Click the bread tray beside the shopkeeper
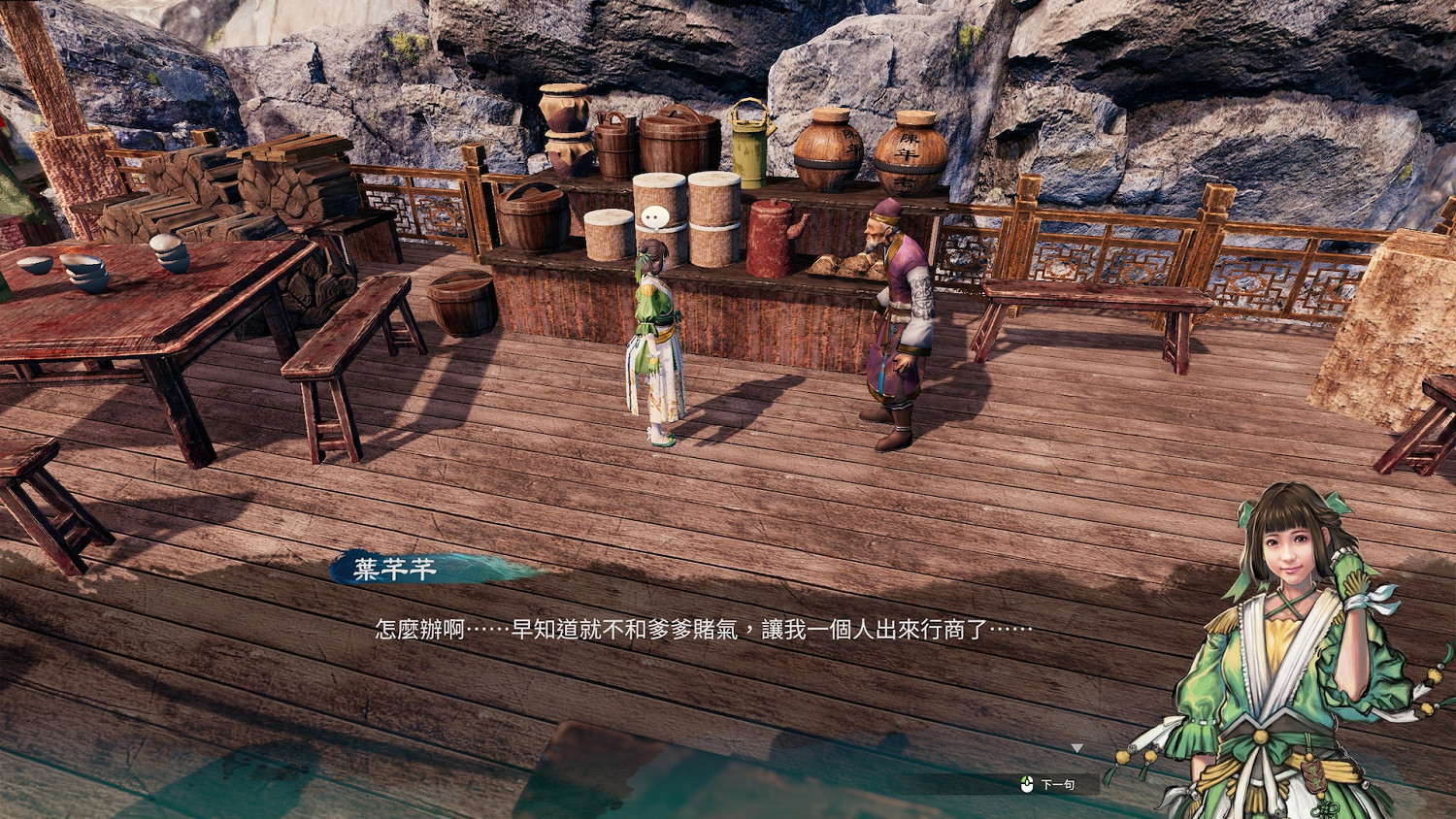Viewport: 1456px width, 819px height. (x=840, y=267)
